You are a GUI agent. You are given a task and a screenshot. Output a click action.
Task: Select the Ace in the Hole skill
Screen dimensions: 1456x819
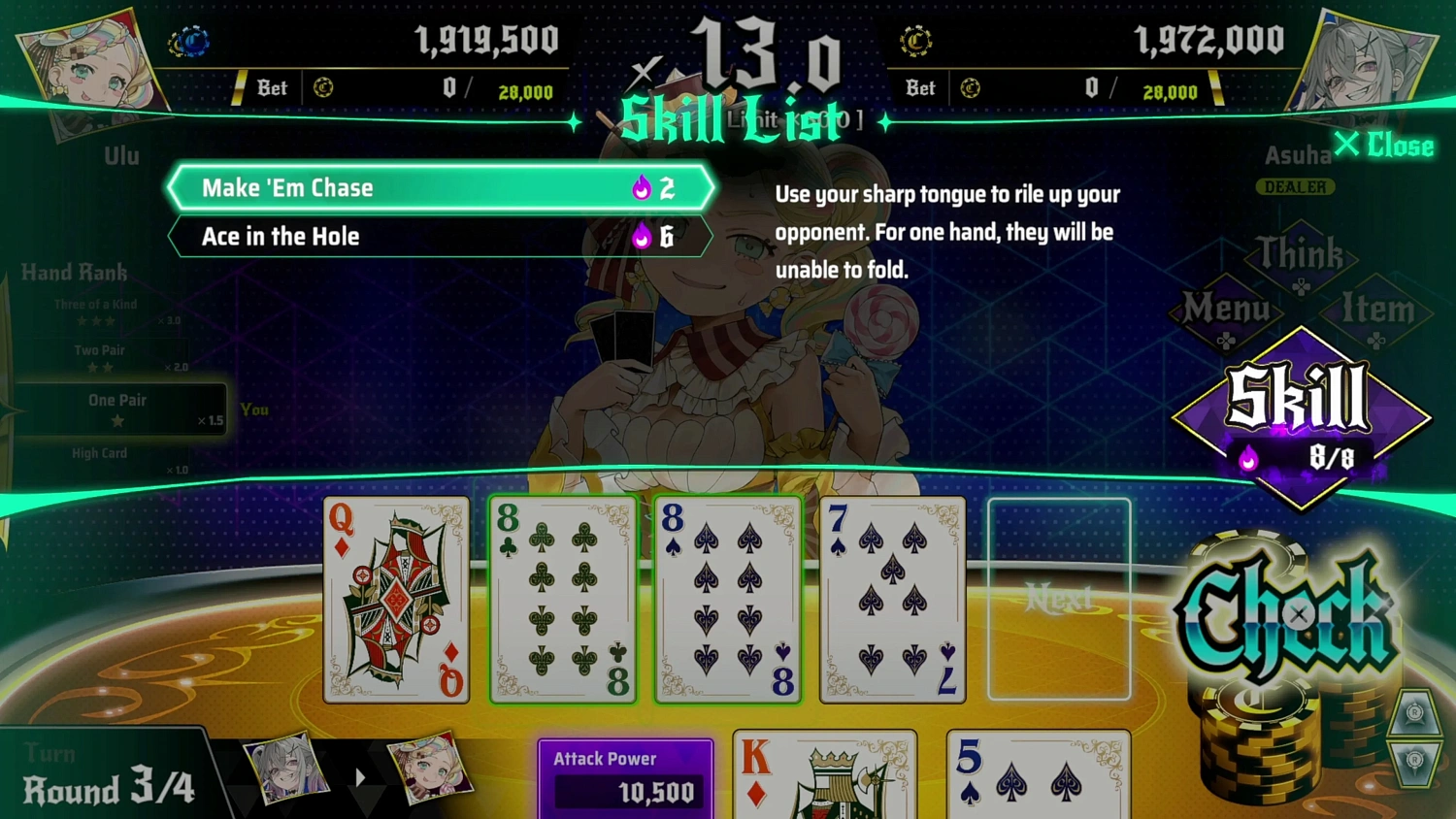[437, 236]
